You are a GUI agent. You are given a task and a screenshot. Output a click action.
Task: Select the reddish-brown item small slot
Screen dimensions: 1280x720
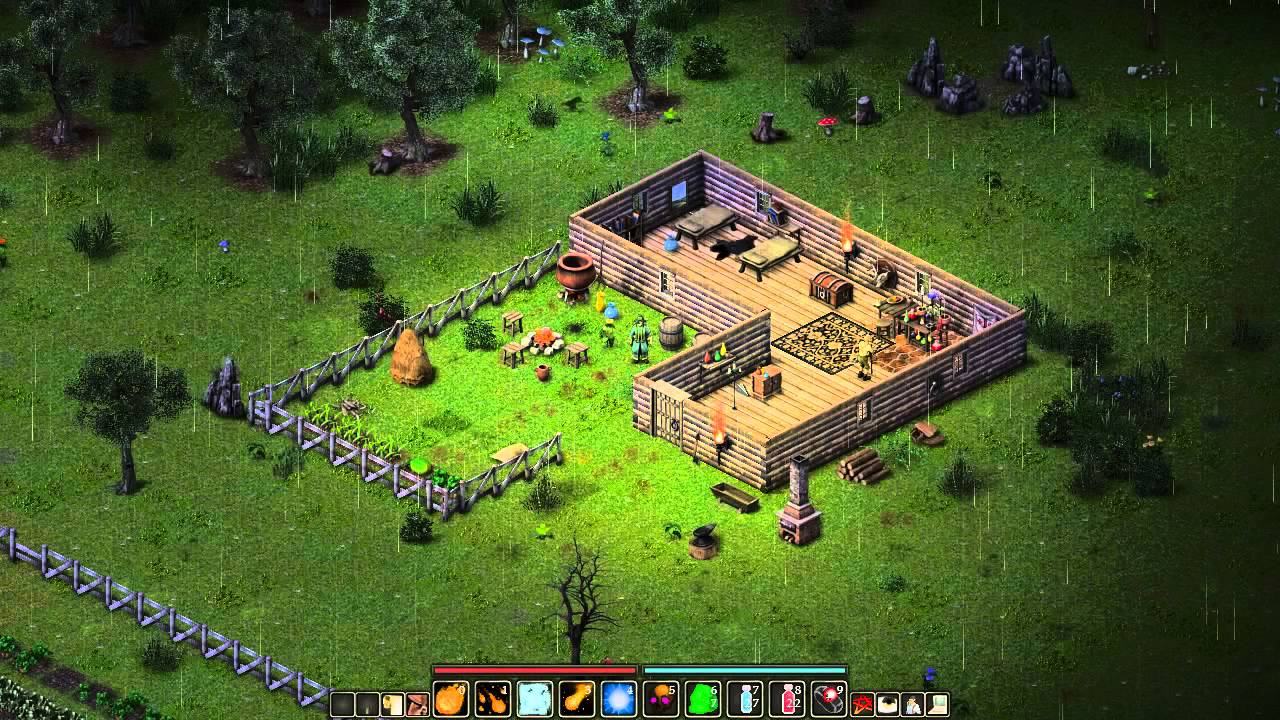click(418, 704)
